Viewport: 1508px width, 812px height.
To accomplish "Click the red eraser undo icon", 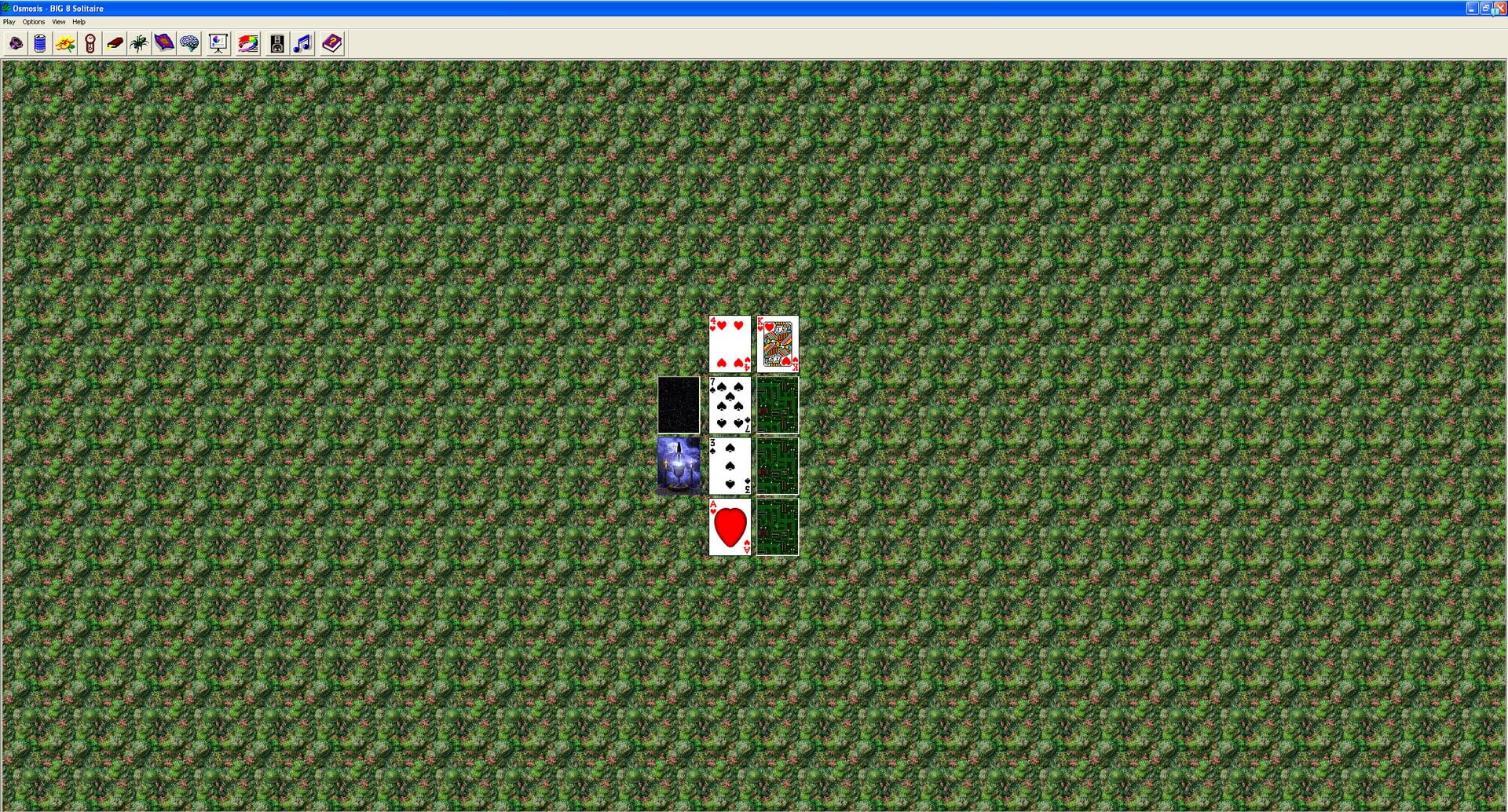I will (x=115, y=43).
